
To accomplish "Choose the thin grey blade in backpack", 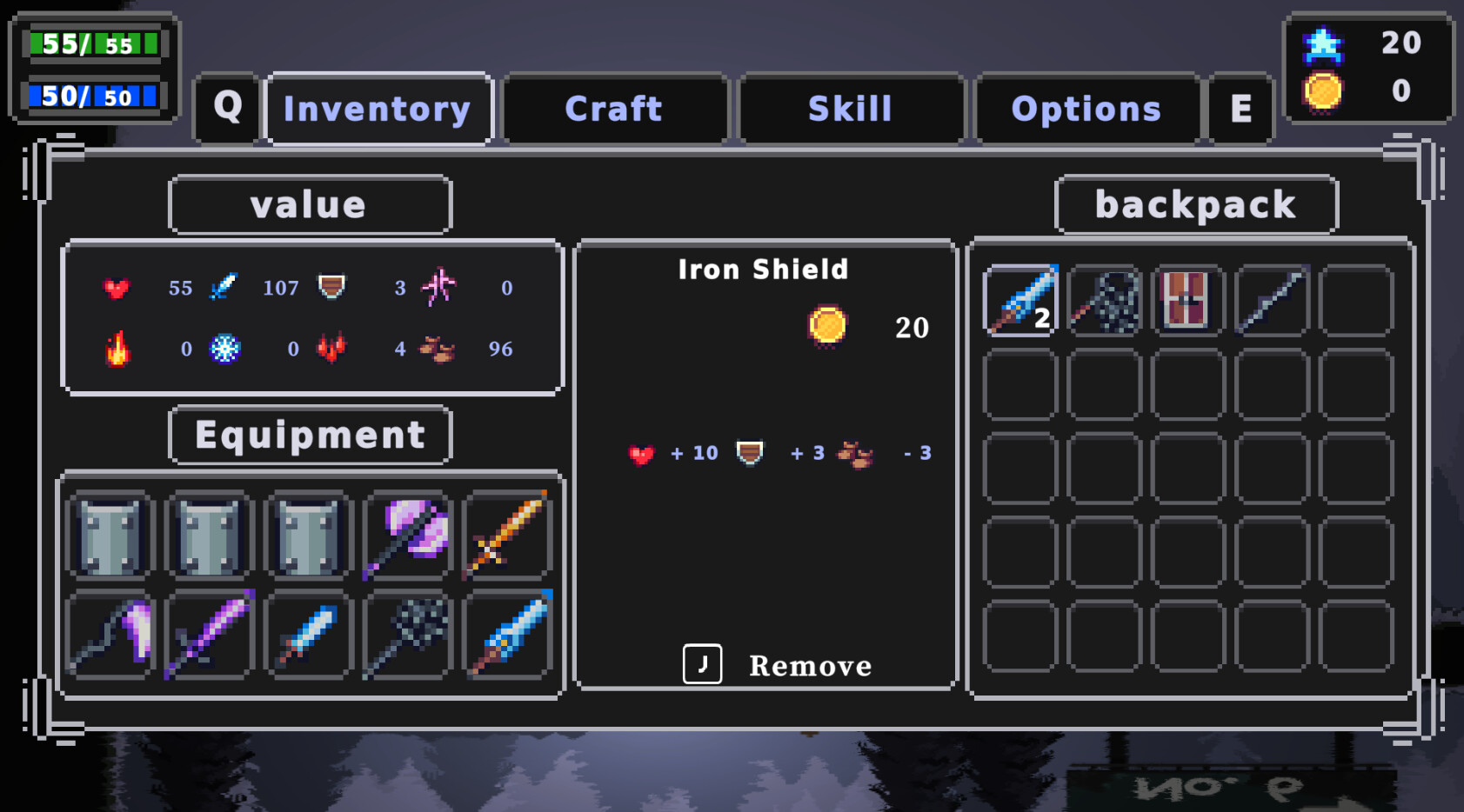I will [x=1272, y=301].
